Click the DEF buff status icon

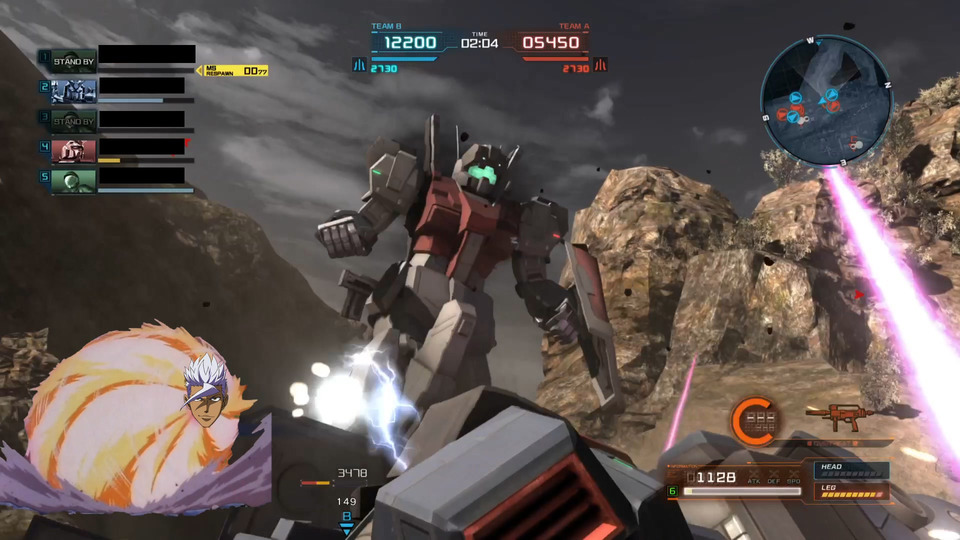pos(773,478)
